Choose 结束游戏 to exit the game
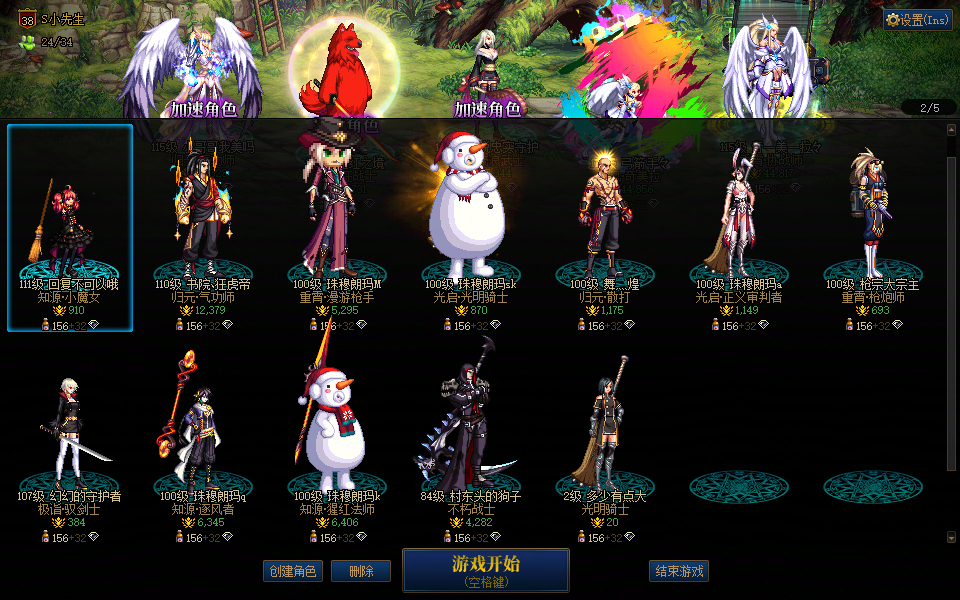The height and width of the screenshot is (600, 960). click(x=679, y=571)
